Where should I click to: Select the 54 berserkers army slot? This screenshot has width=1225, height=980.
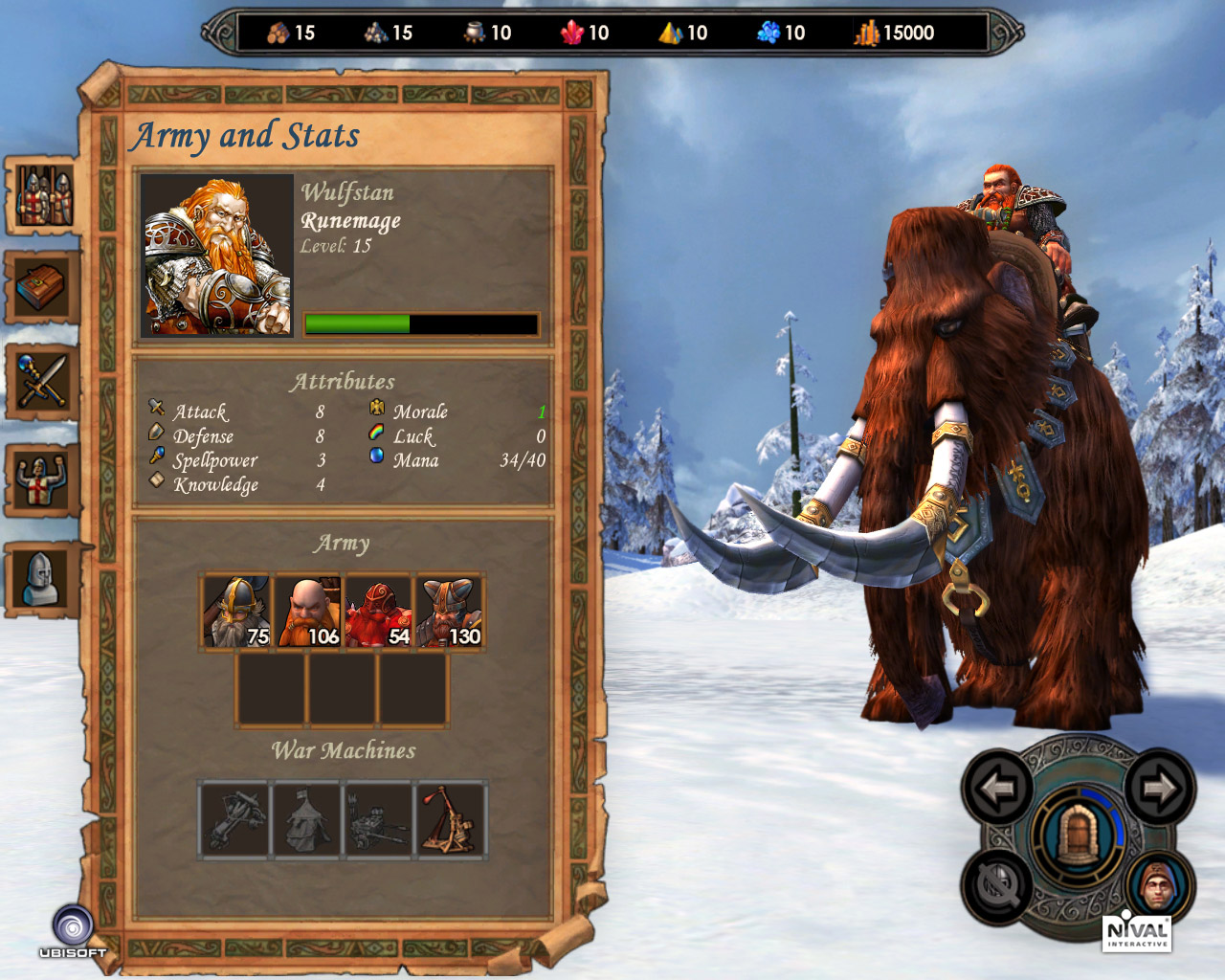tap(378, 610)
